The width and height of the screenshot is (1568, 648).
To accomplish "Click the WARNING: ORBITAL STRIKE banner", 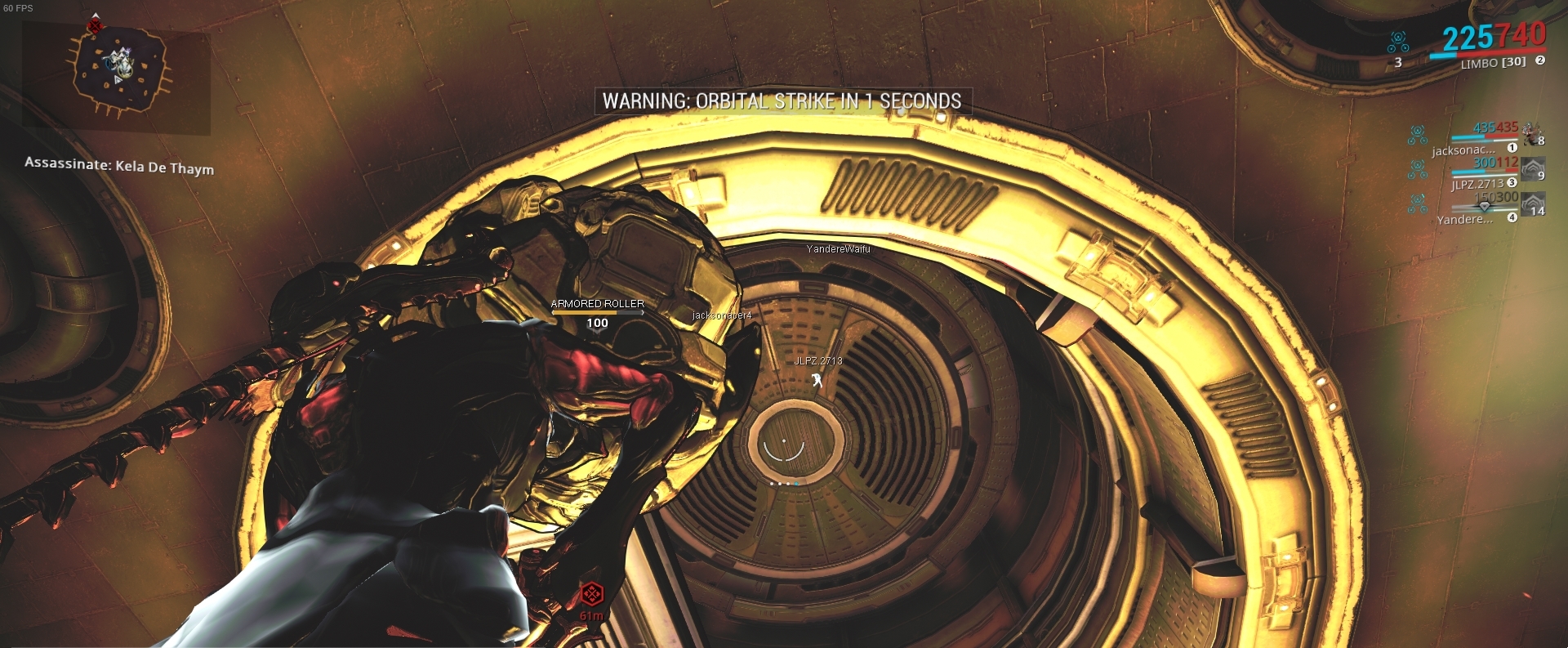I will pos(782,103).
